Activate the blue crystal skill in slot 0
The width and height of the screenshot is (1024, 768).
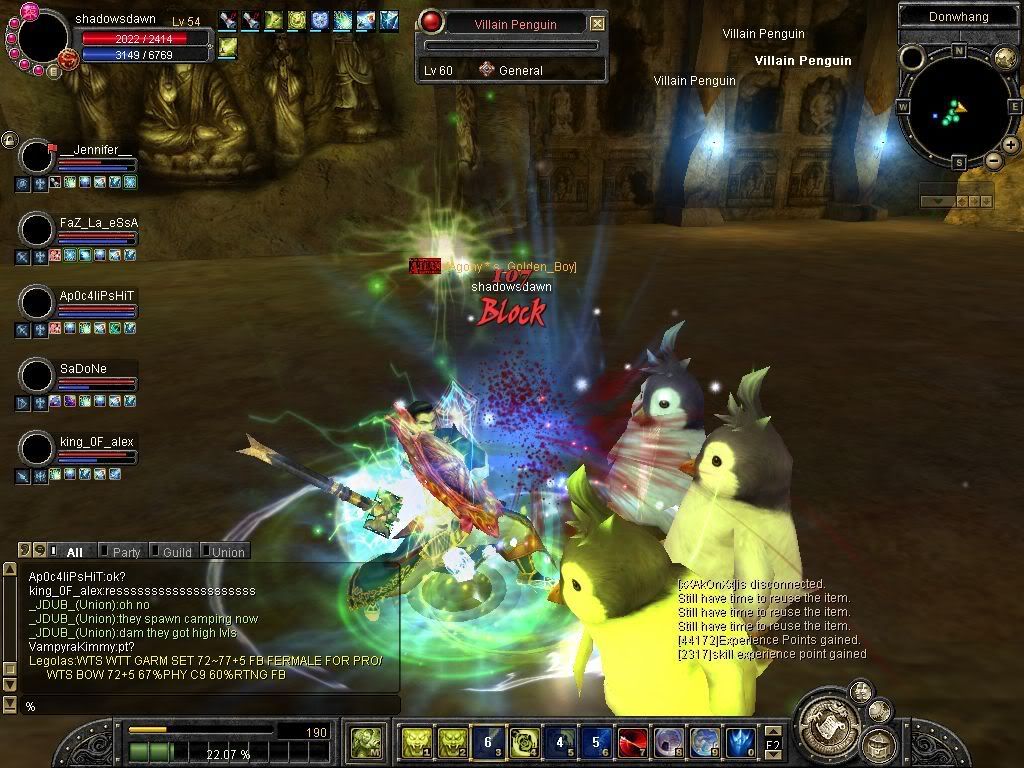(x=740, y=742)
